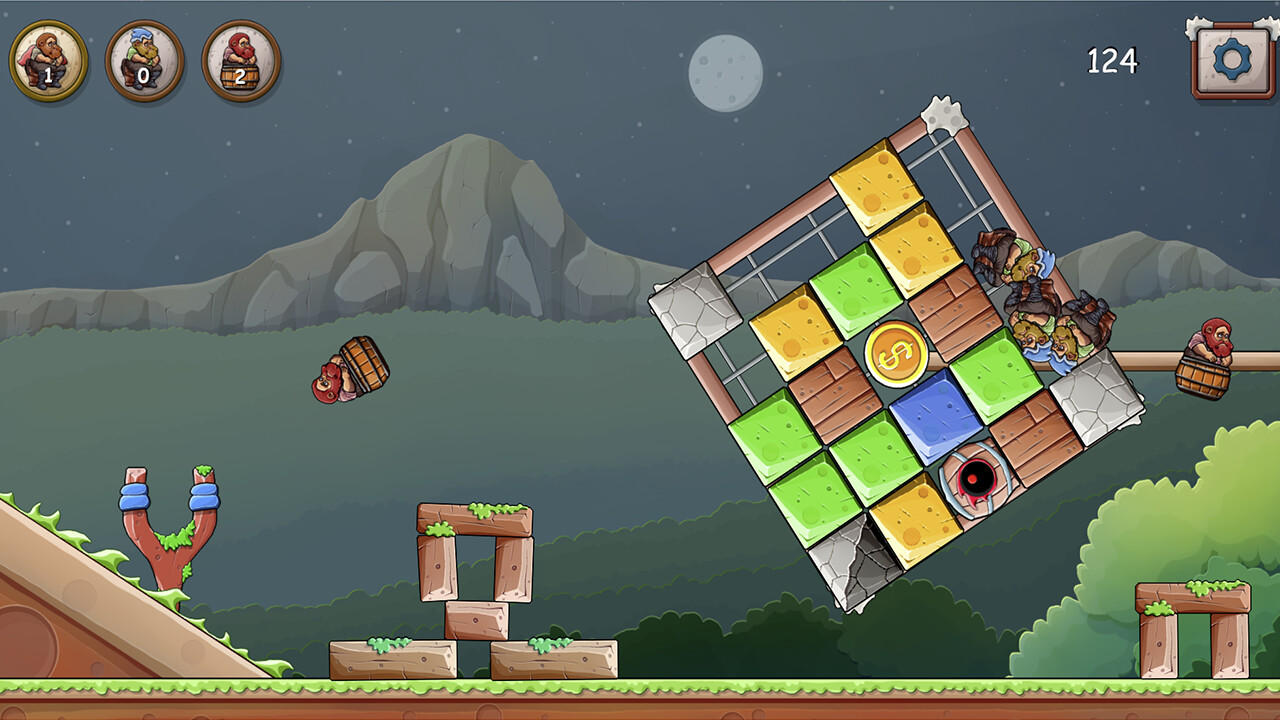Viewport: 1280px width, 720px height.
Task: Select the red-caped dwarf ammo icon
Action: tap(41, 56)
